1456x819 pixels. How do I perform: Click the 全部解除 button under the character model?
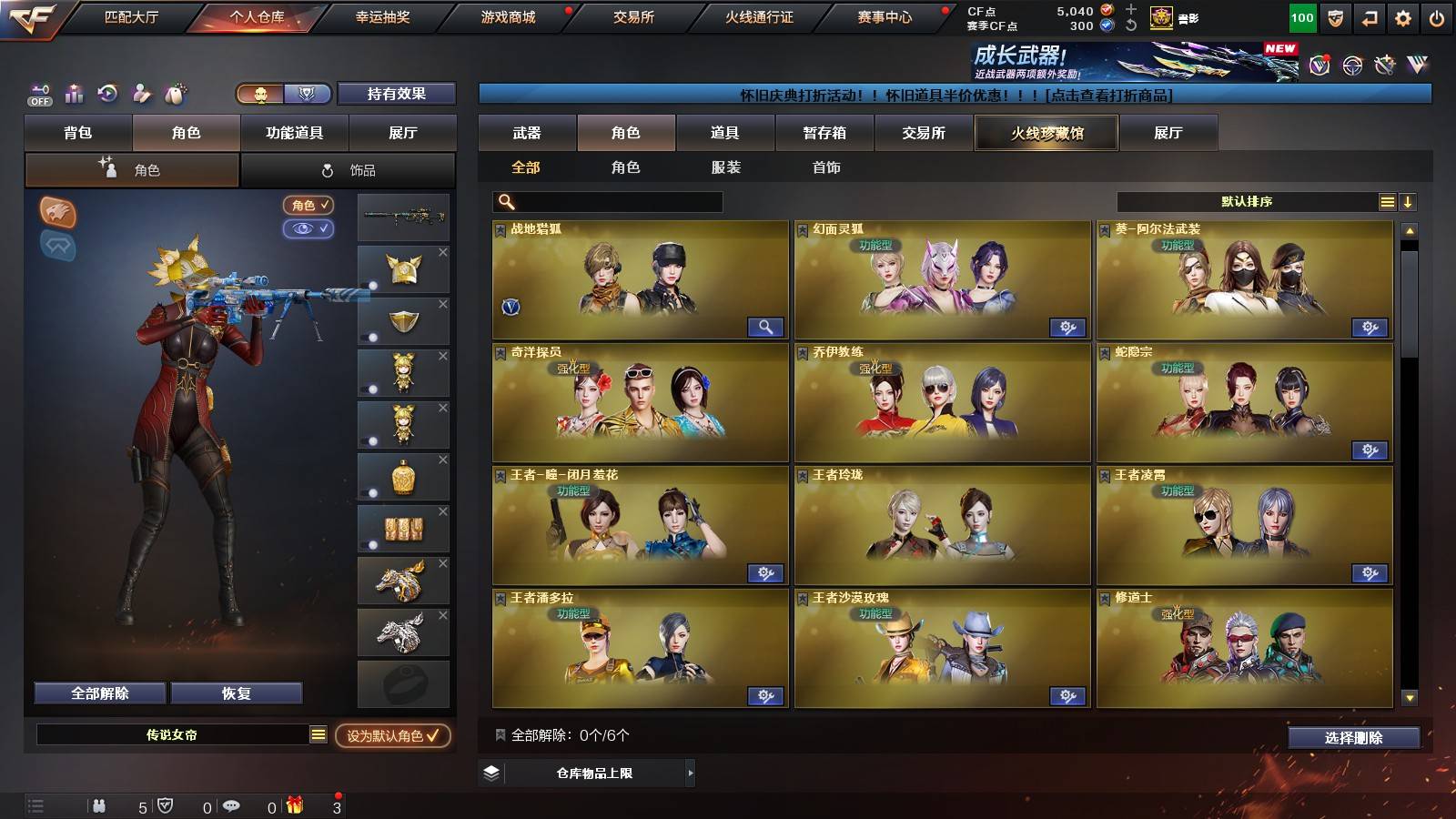(x=98, y=693)
